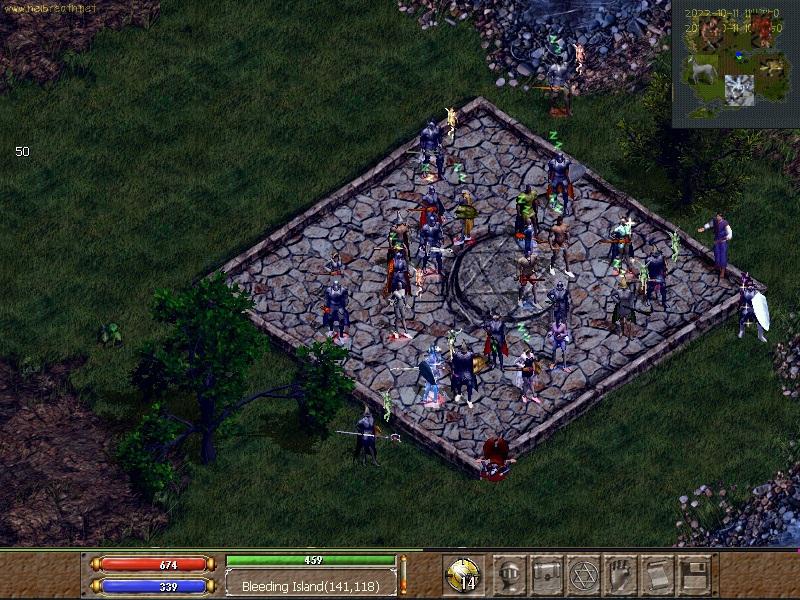Show the chat history scroll icon

[657, 574]
